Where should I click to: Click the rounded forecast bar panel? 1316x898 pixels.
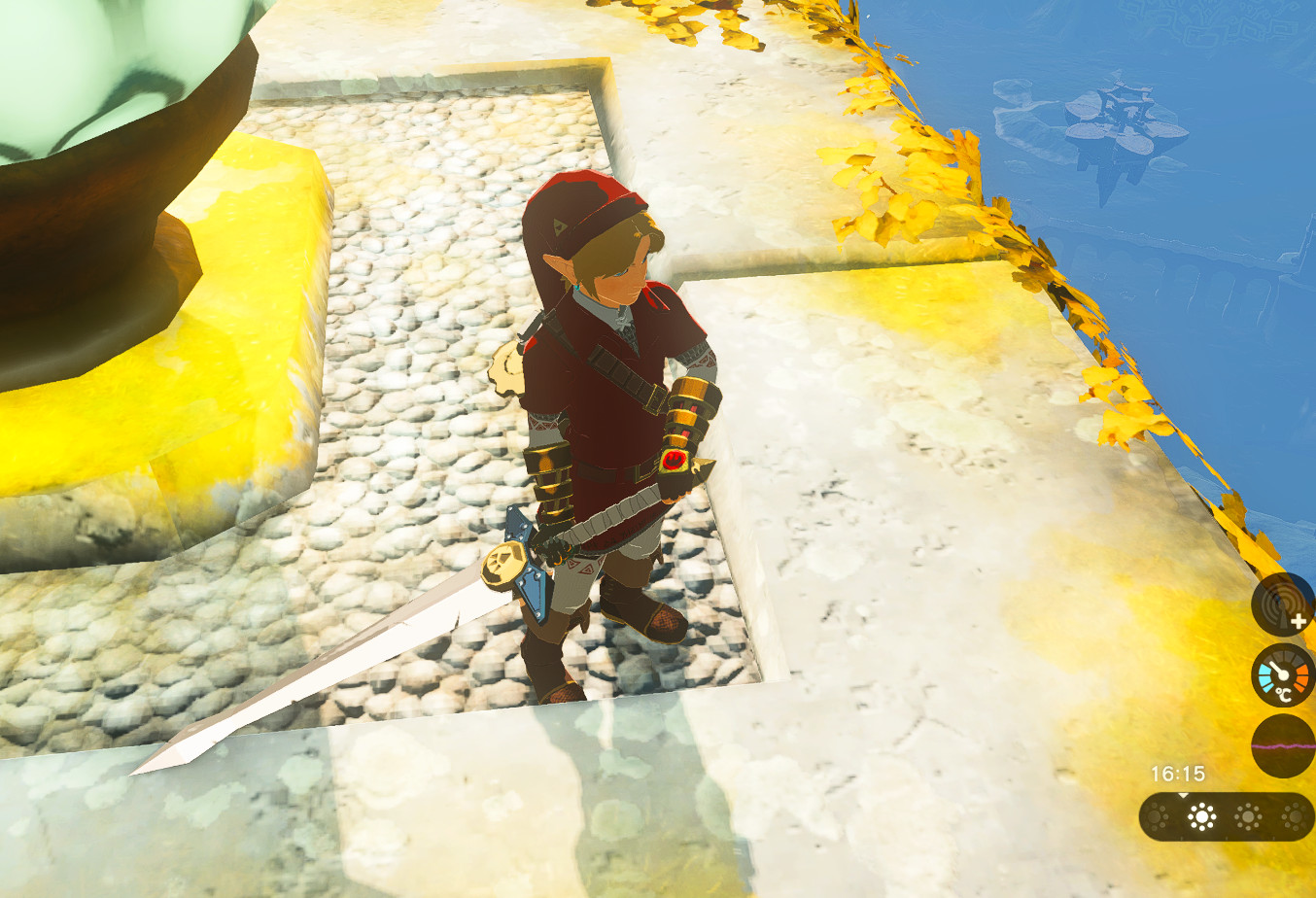[1226, 816]
